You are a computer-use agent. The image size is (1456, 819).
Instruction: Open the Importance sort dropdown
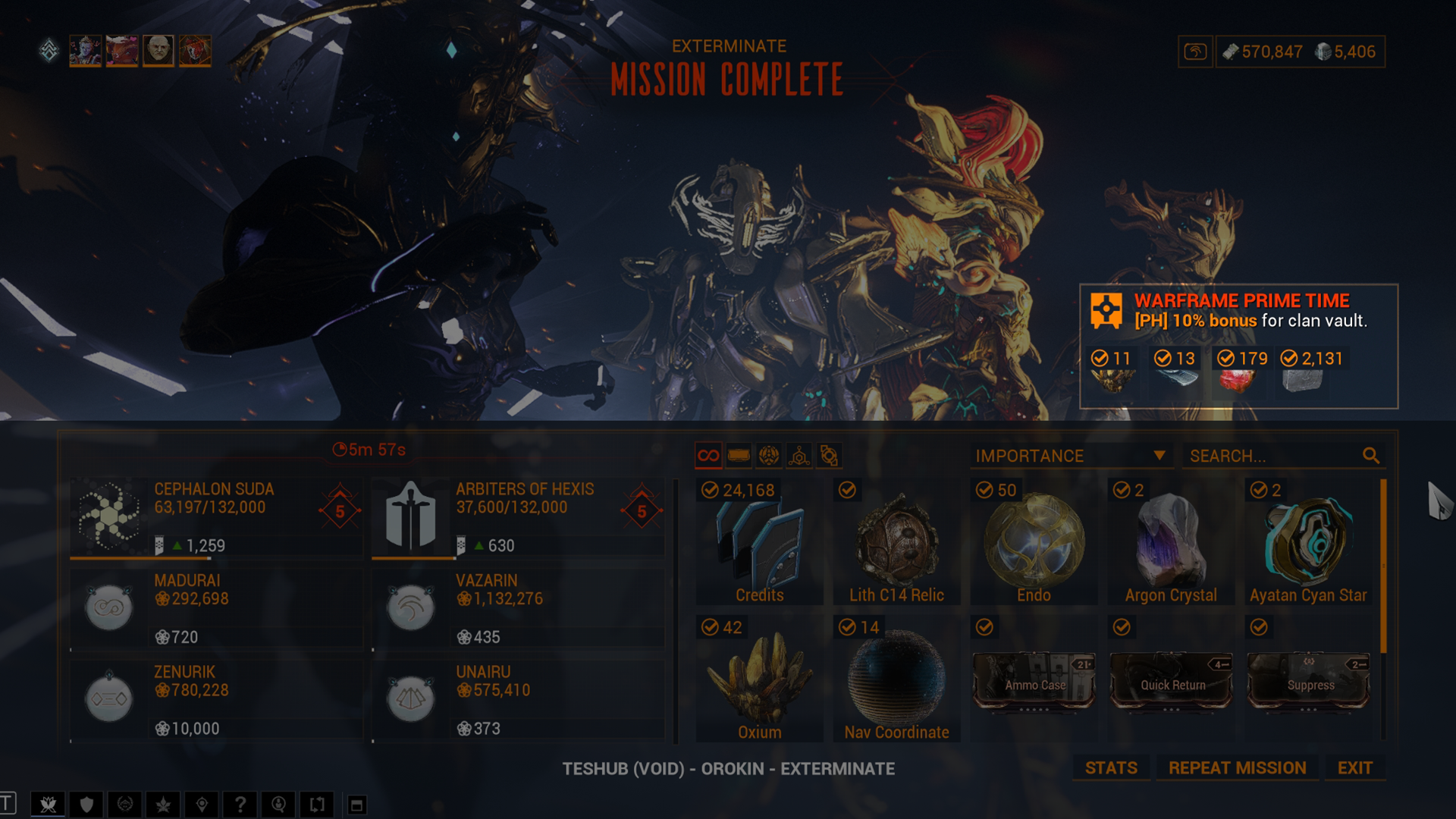coord(1070,456)
